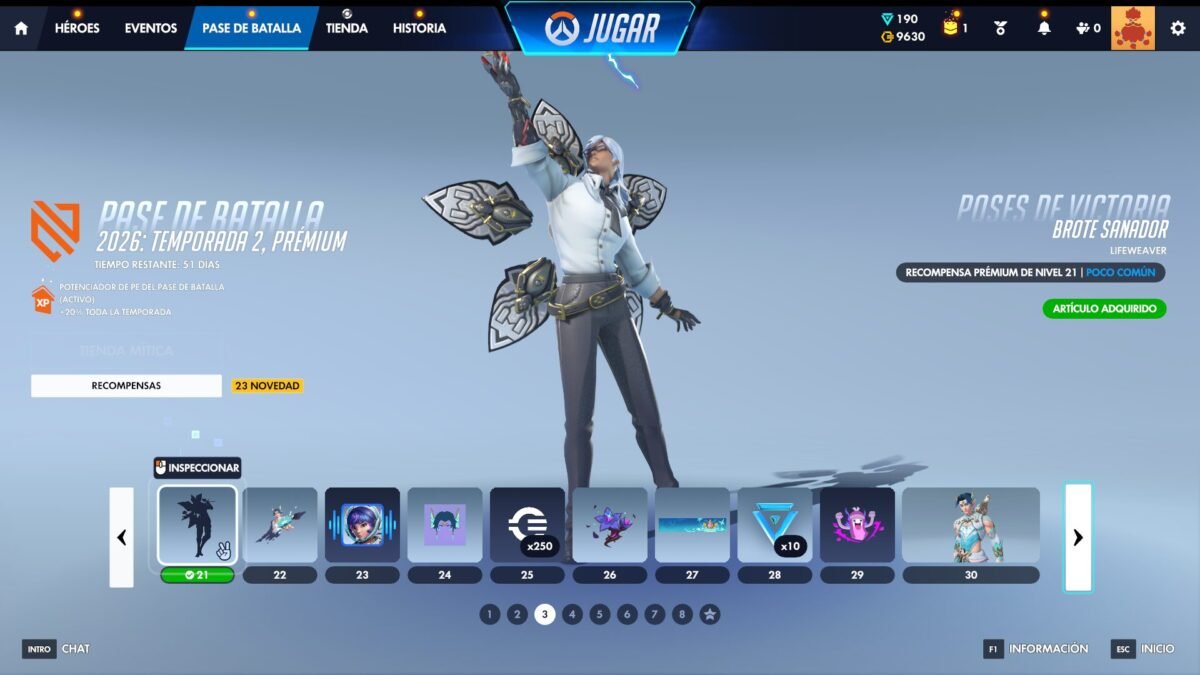
Task: Jump to the star bonus rewards page
Action: tap(709, 615)
